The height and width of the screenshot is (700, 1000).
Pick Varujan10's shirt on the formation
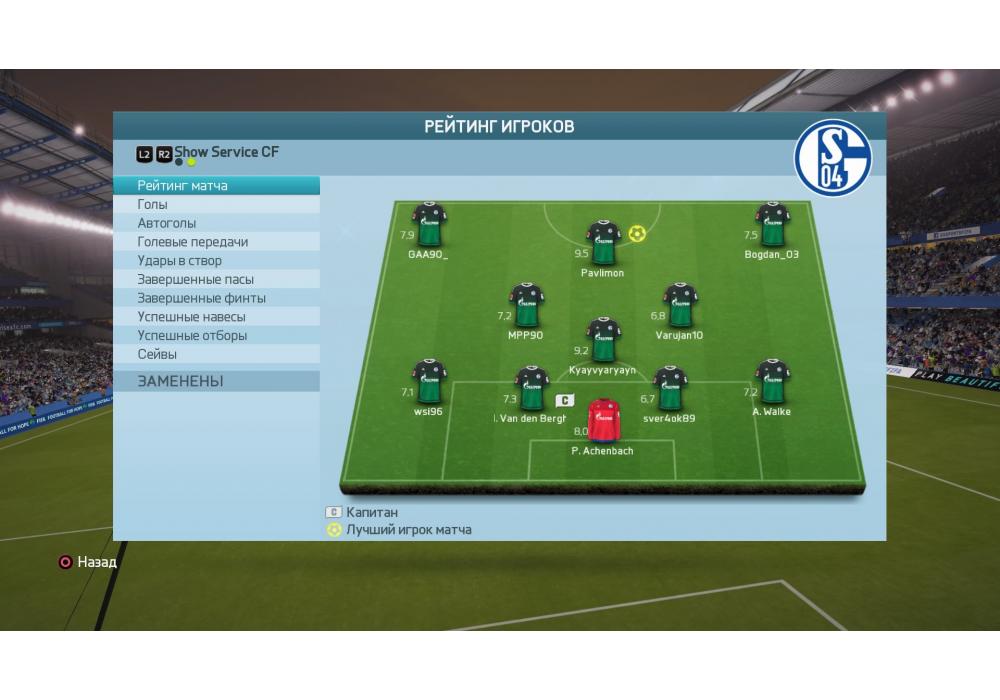coord(679,305)
